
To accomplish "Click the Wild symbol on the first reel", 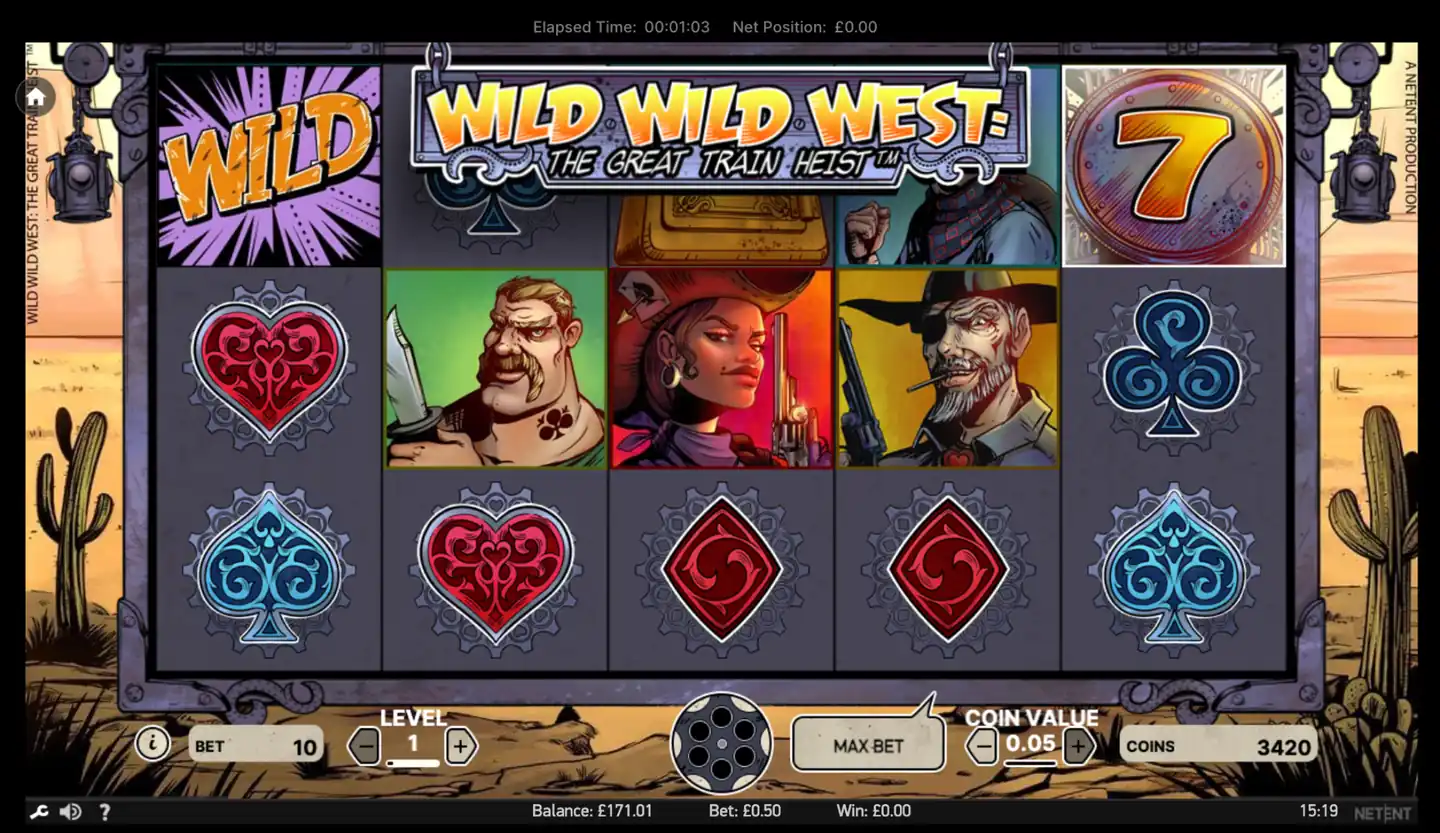I will pyautogui.click(x=268, y=165).
